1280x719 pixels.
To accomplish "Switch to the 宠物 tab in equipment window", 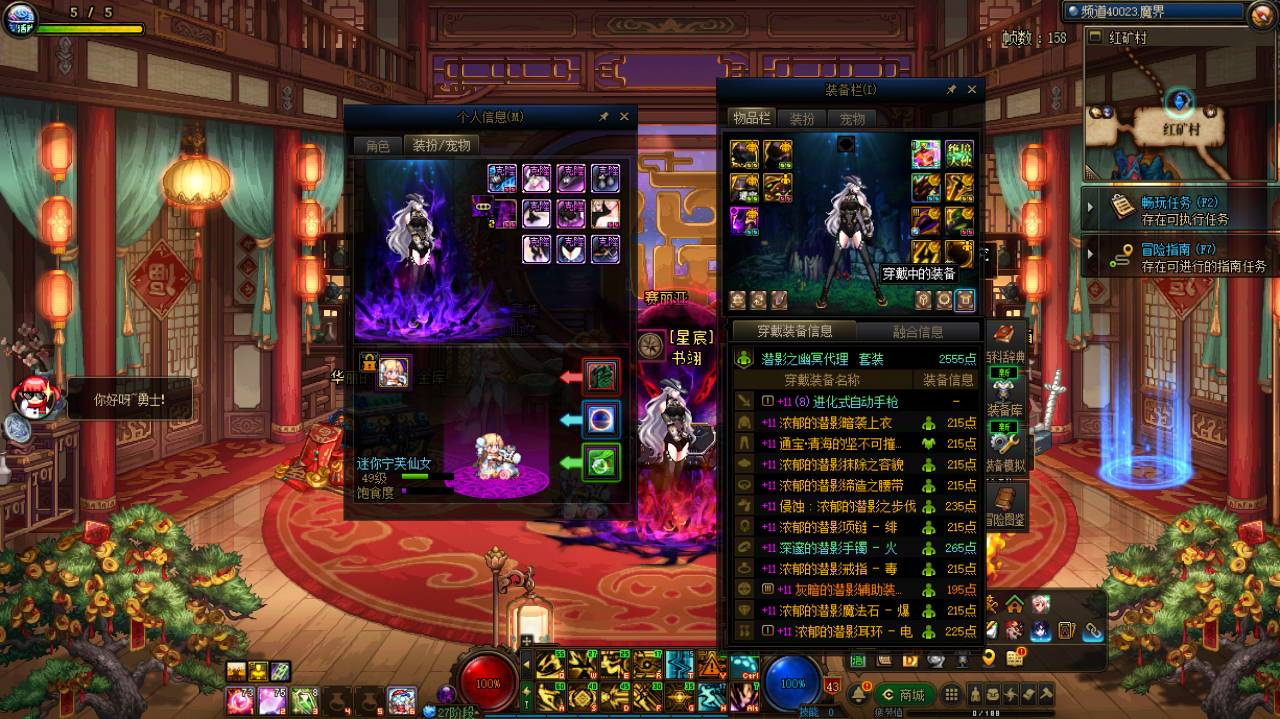I will pos(852,119).
